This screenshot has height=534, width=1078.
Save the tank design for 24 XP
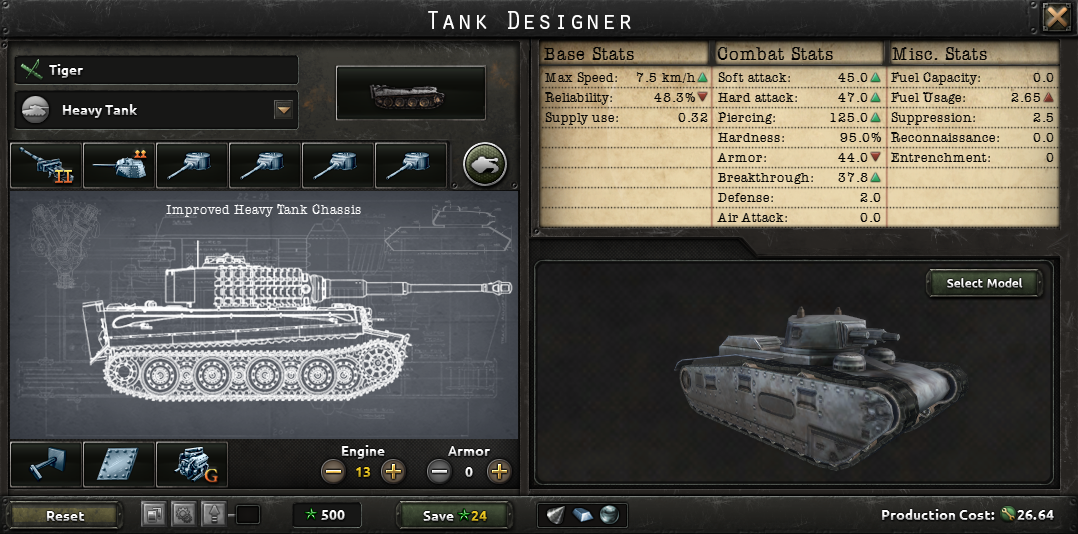tap(455, 516)
